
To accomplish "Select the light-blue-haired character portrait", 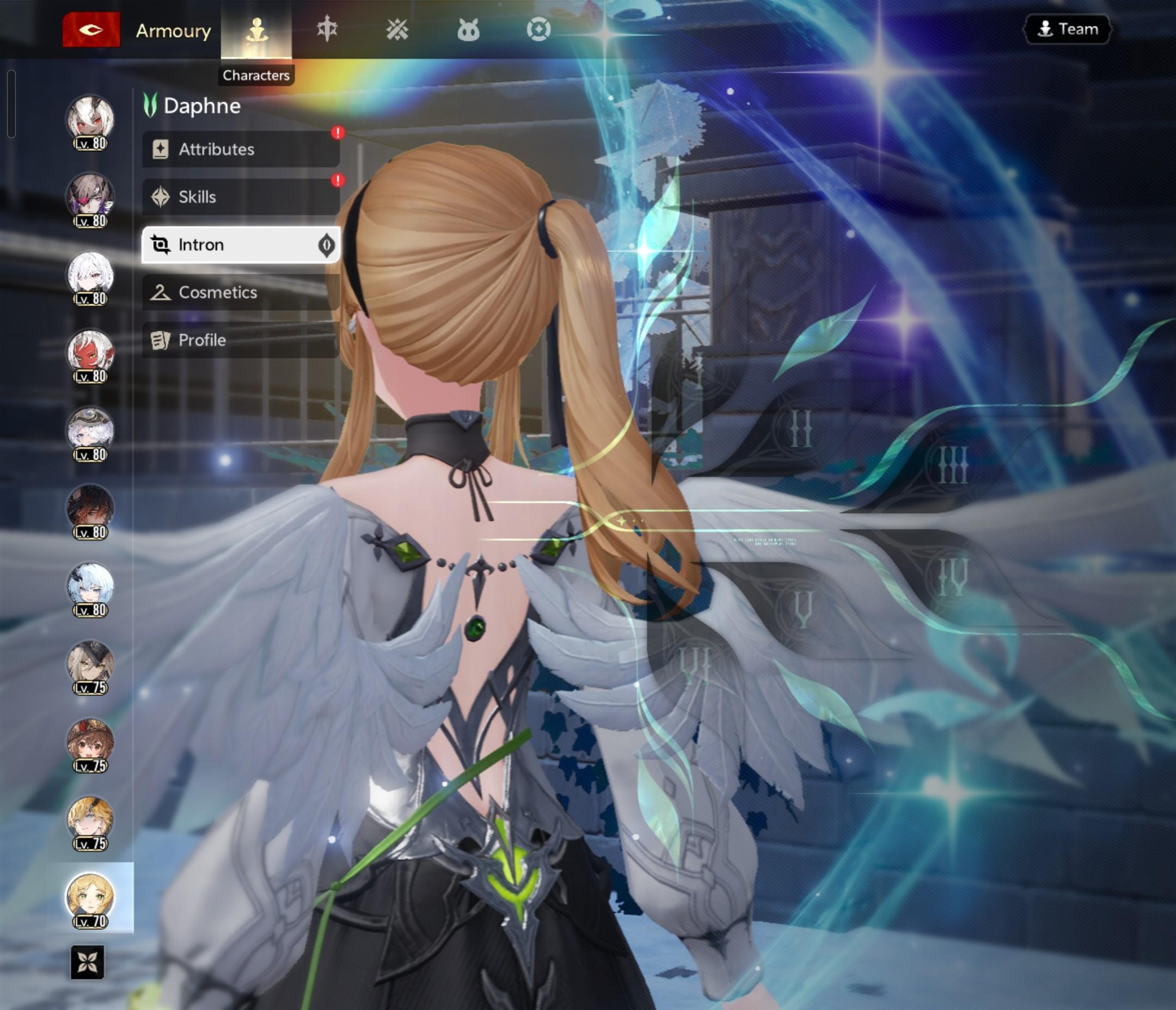I will click(90, 588).
